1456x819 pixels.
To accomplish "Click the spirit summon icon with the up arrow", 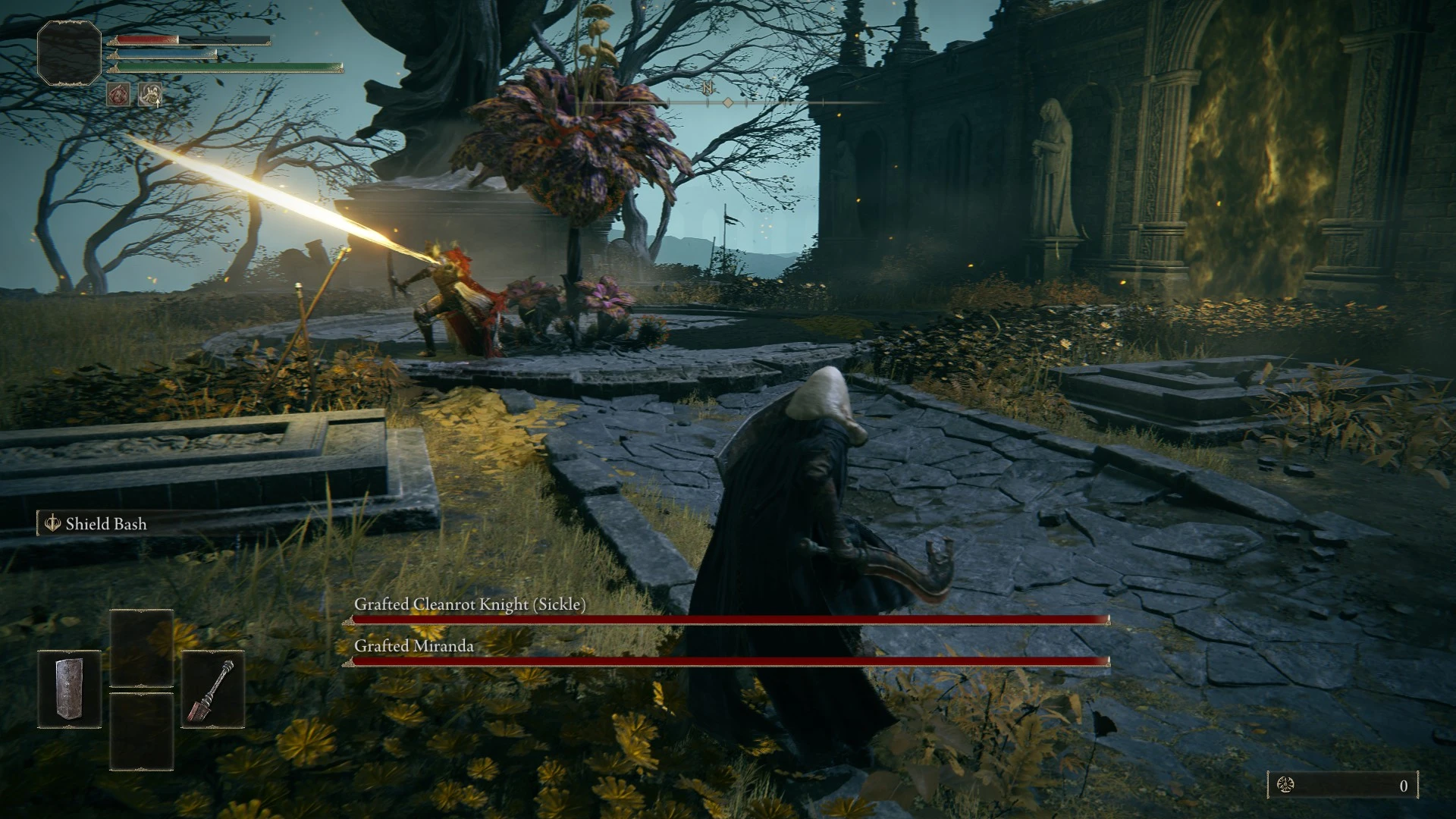I will [149, 95].
